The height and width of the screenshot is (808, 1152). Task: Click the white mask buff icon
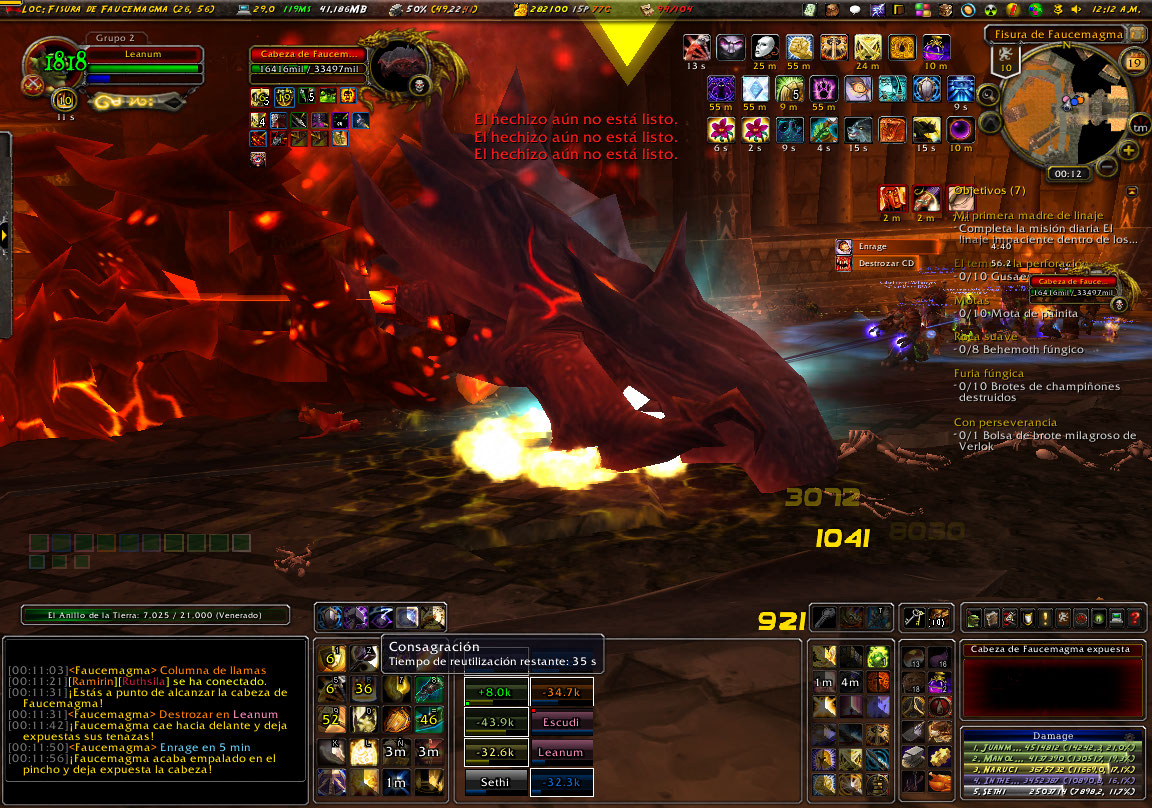[764, 47]
